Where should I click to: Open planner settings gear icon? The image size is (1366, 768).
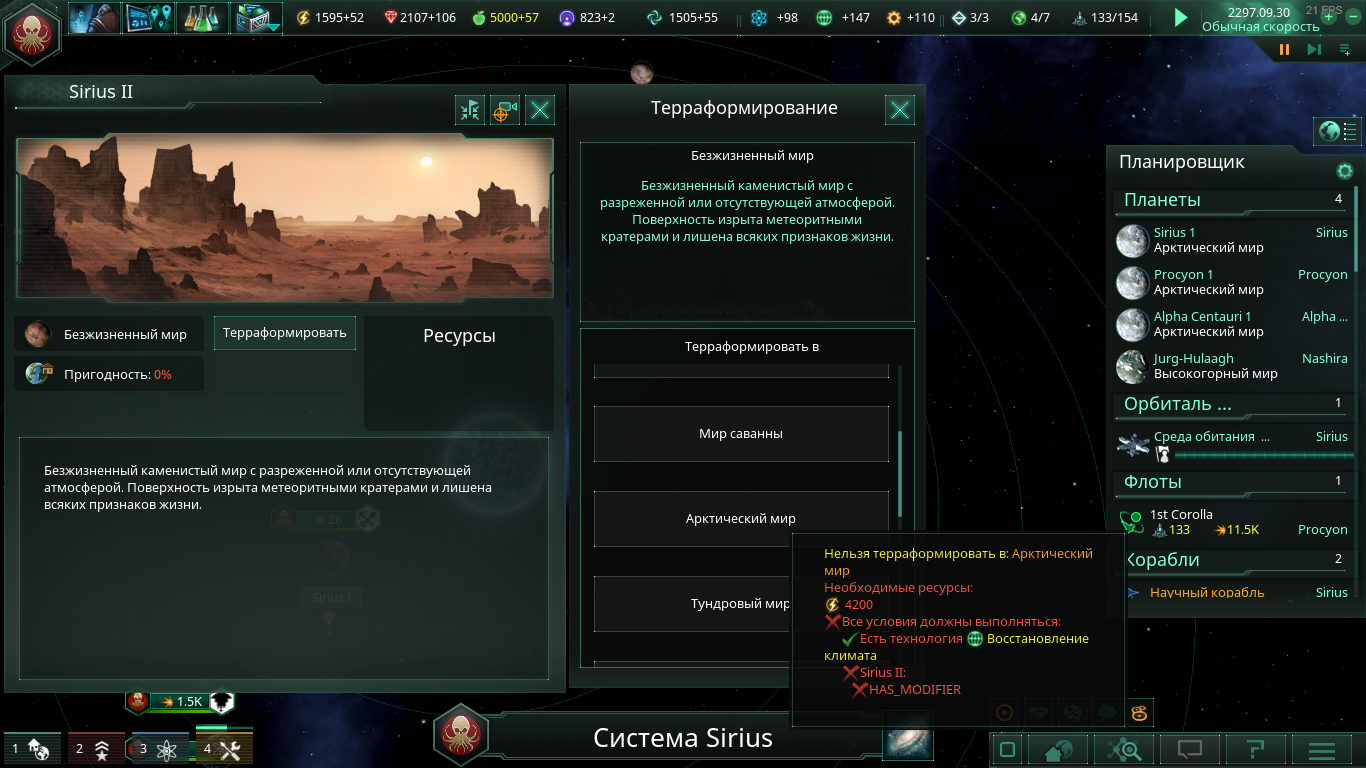pyautogui.click(x=1345, y=171)
